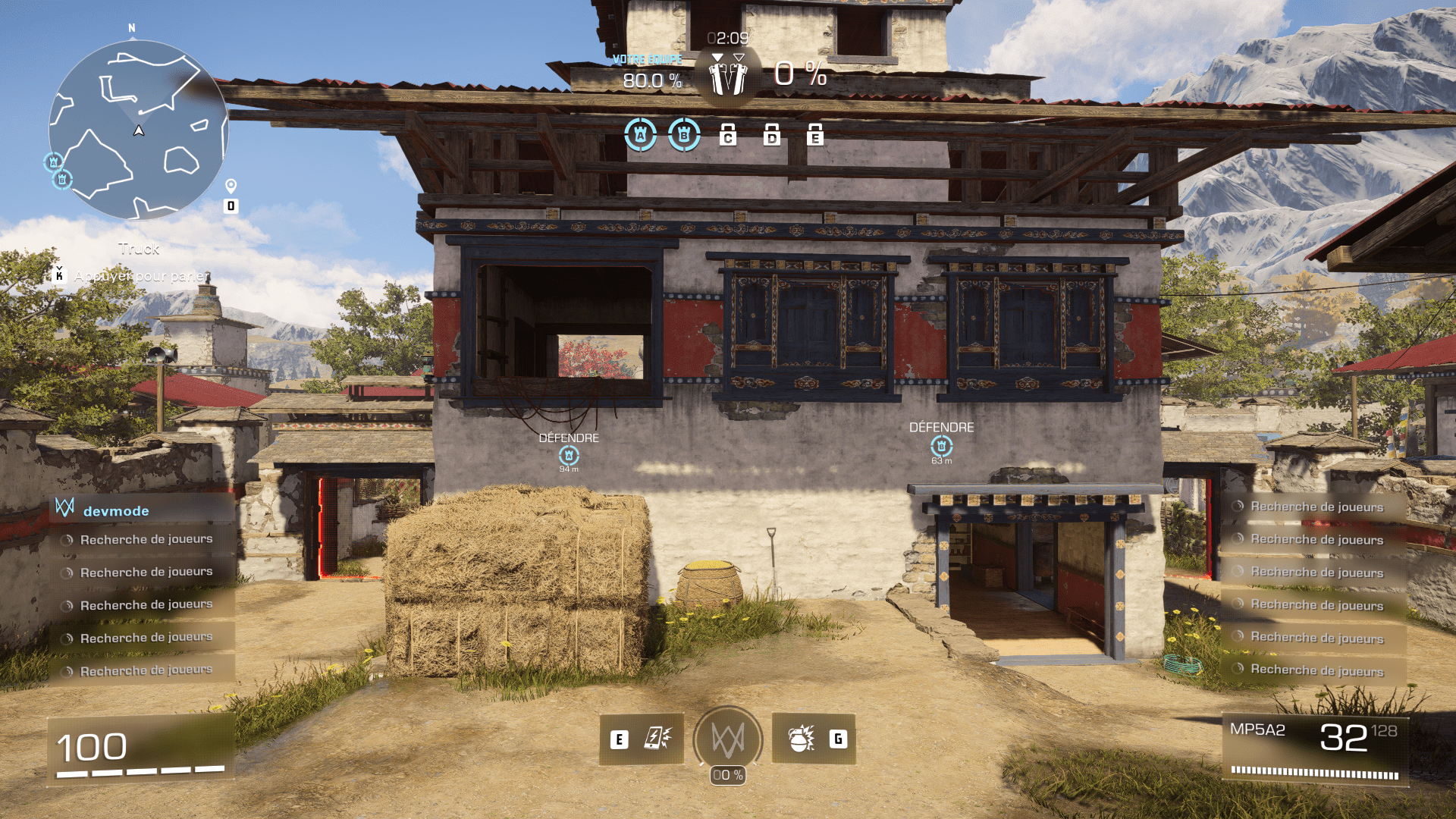Viewport: 1456px width, 819px height.
Task: Click locked capture point D icon
Action: 772,135
